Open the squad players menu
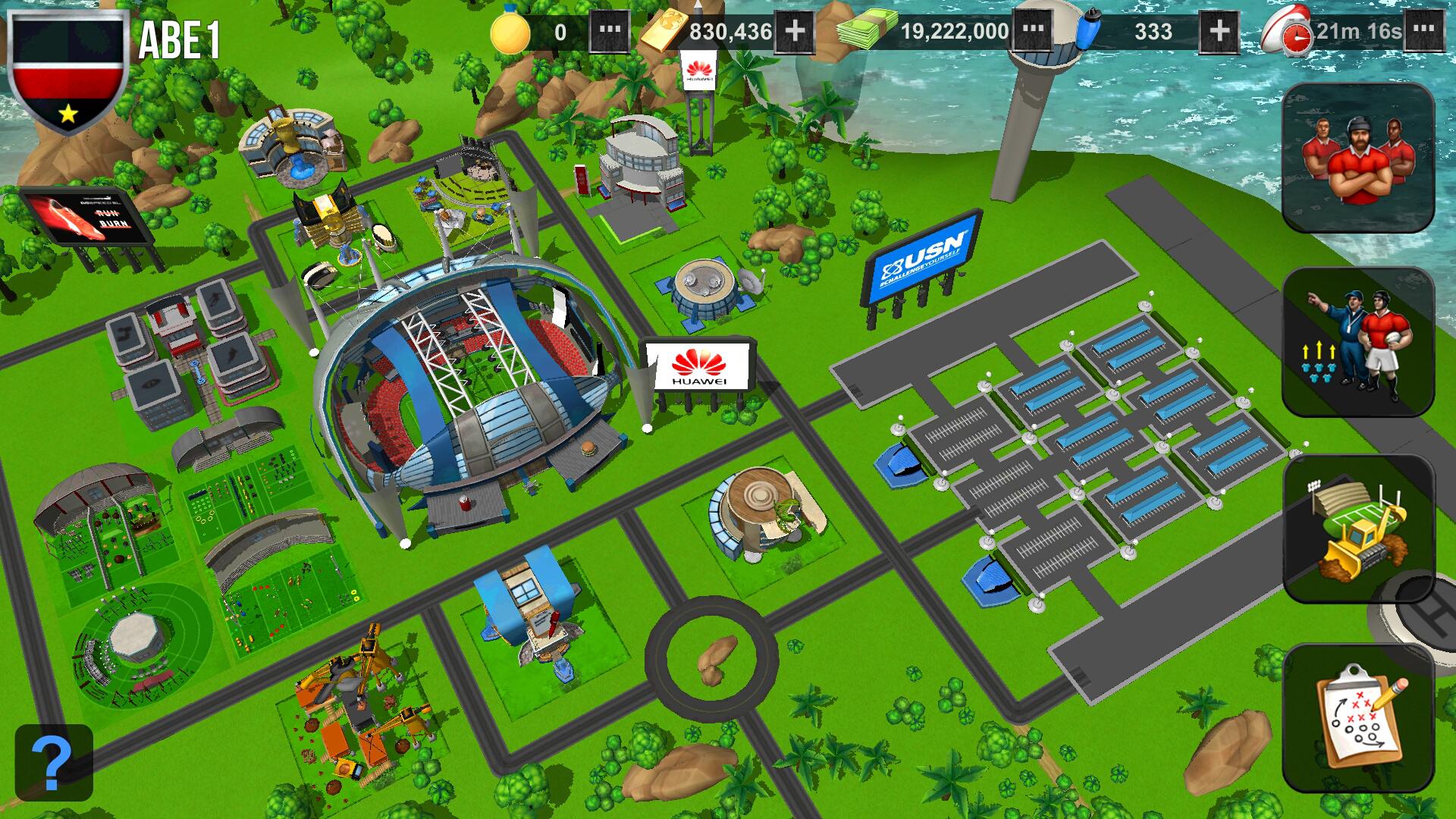 point(1357,158)
